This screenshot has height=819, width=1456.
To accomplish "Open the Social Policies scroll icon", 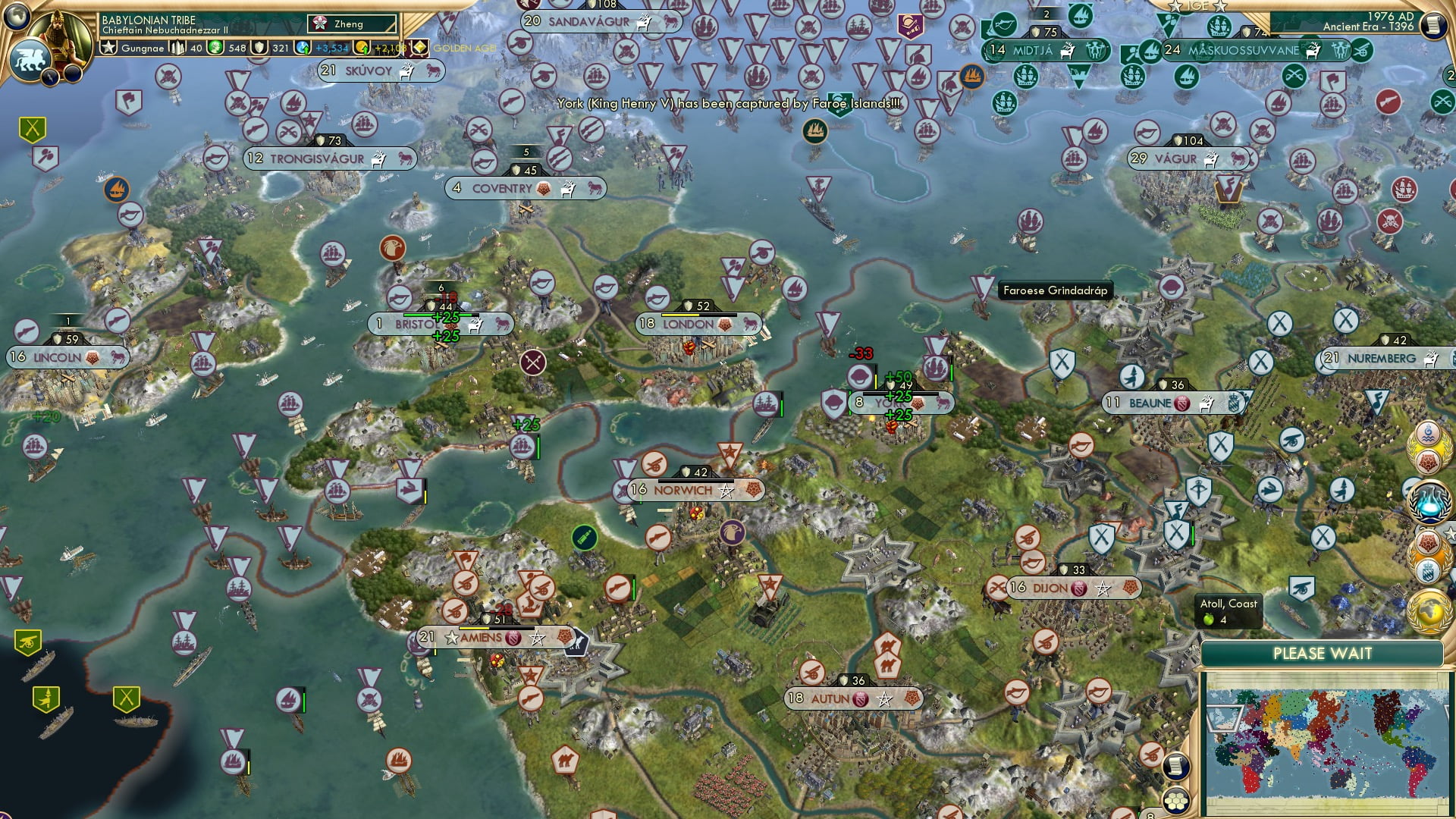I will [1177, 767].
